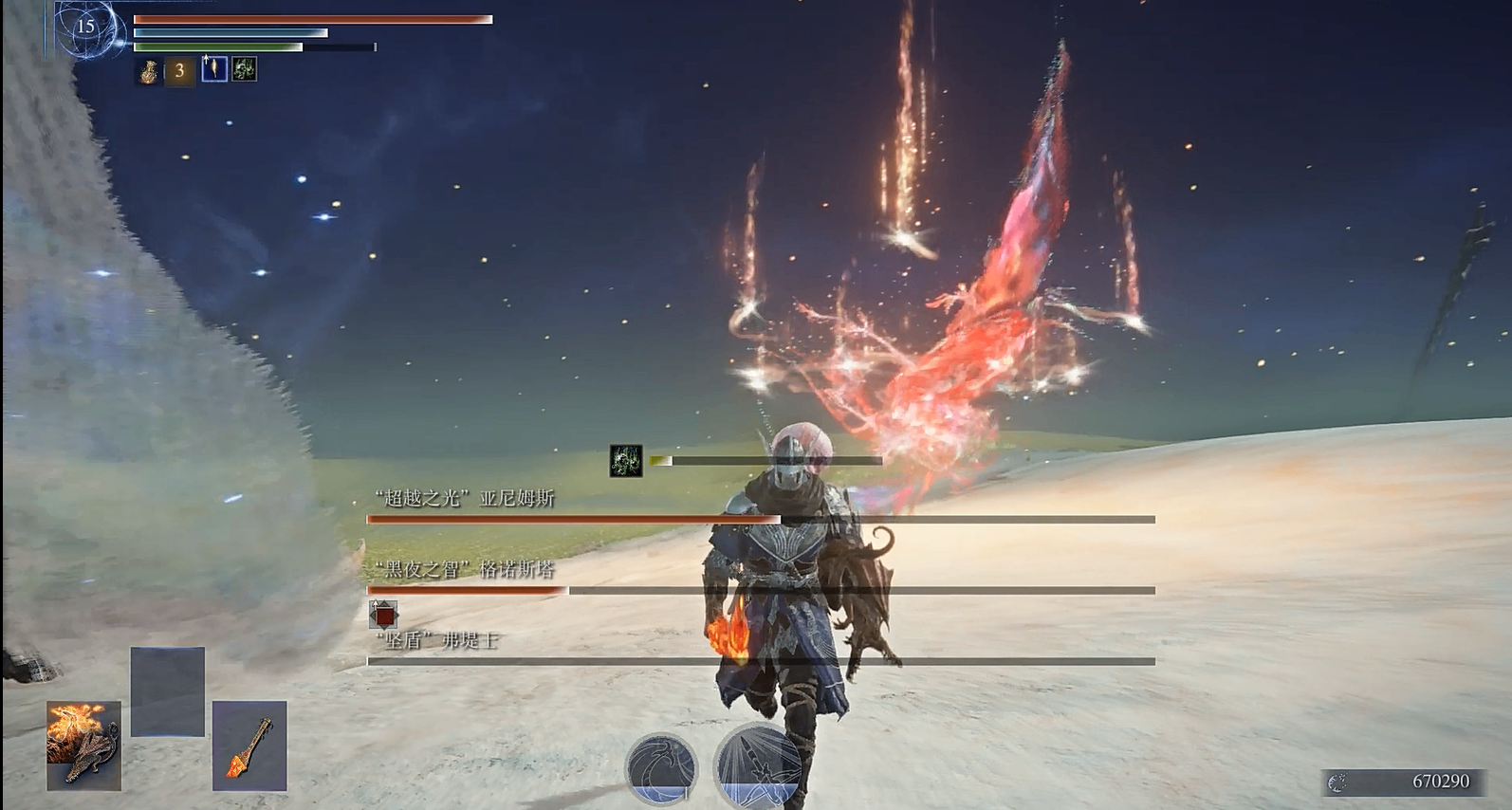Use the healing flask icon
Screen dimensions: 1512x810
pyautogui.click(x=149, y=71)
